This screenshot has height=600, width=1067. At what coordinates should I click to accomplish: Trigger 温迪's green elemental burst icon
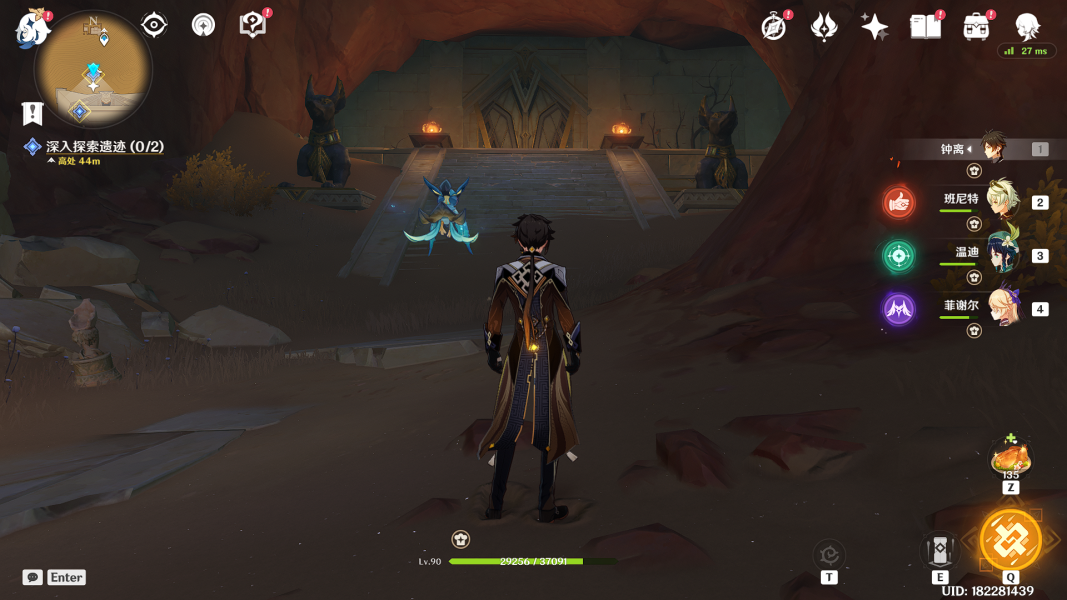pos(898,256)
